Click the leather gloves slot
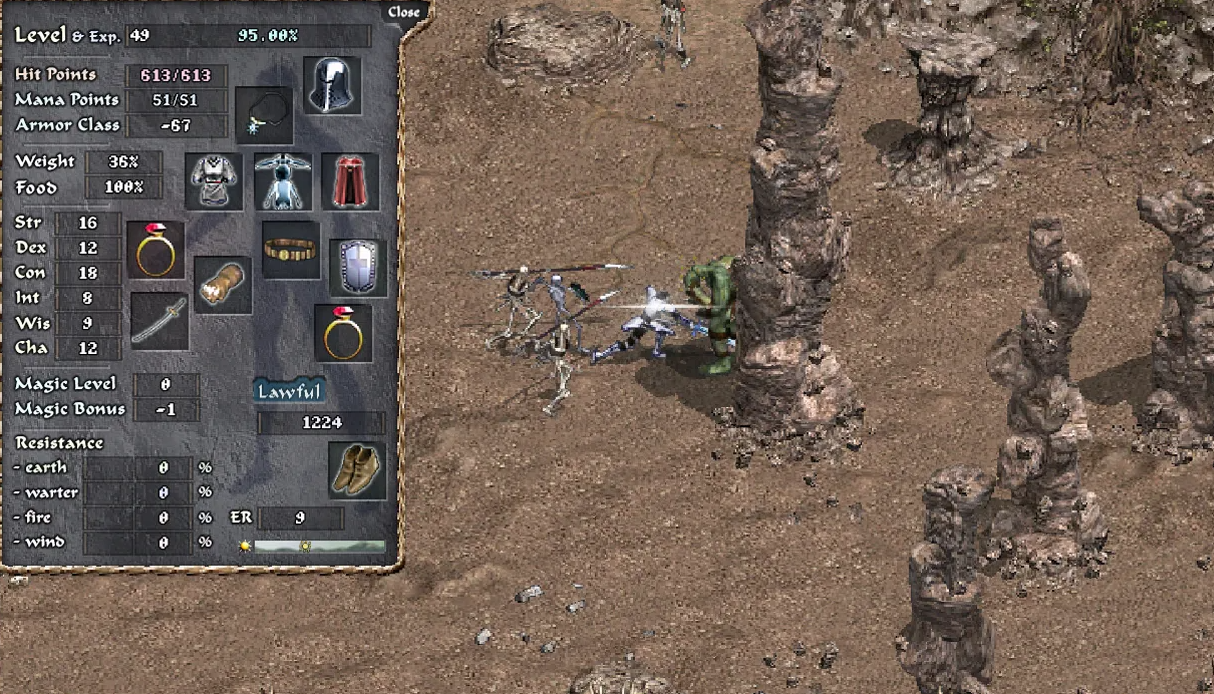The width and height of the screenshot is (1214, 694). pos(223,285)
